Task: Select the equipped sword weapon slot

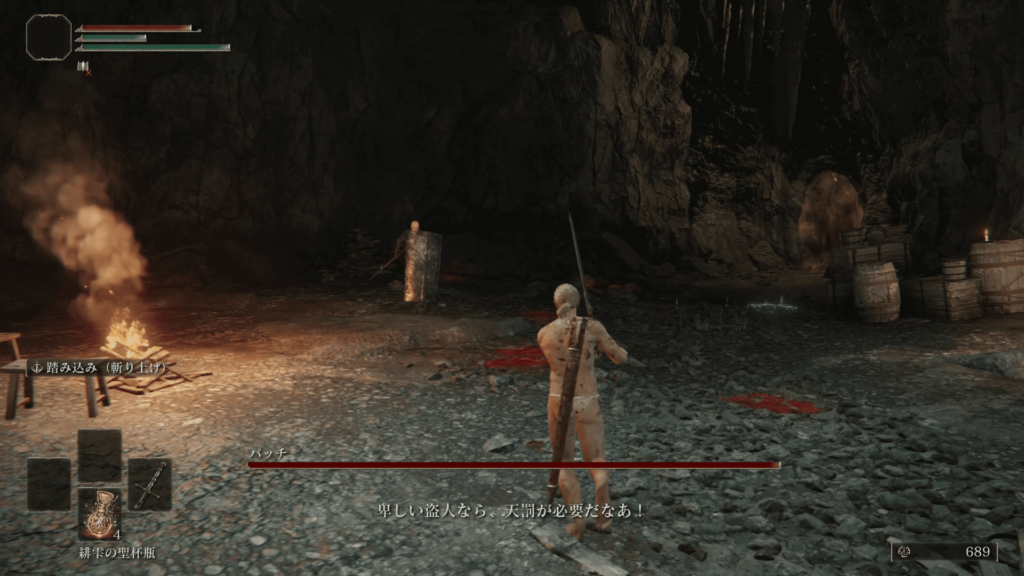Action: (150, 484)
